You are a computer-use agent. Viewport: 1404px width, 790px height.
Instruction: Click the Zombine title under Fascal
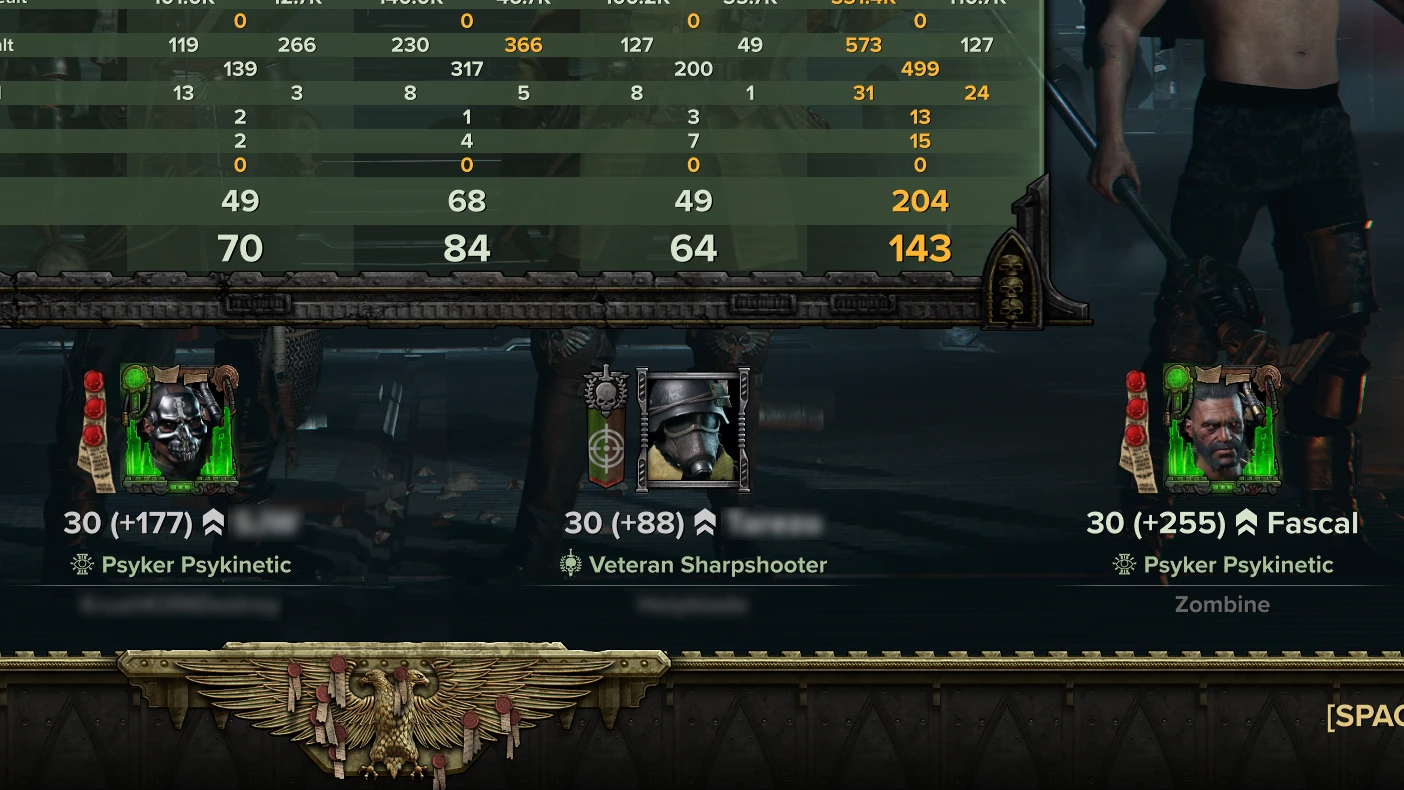[x=1222, y=604]
